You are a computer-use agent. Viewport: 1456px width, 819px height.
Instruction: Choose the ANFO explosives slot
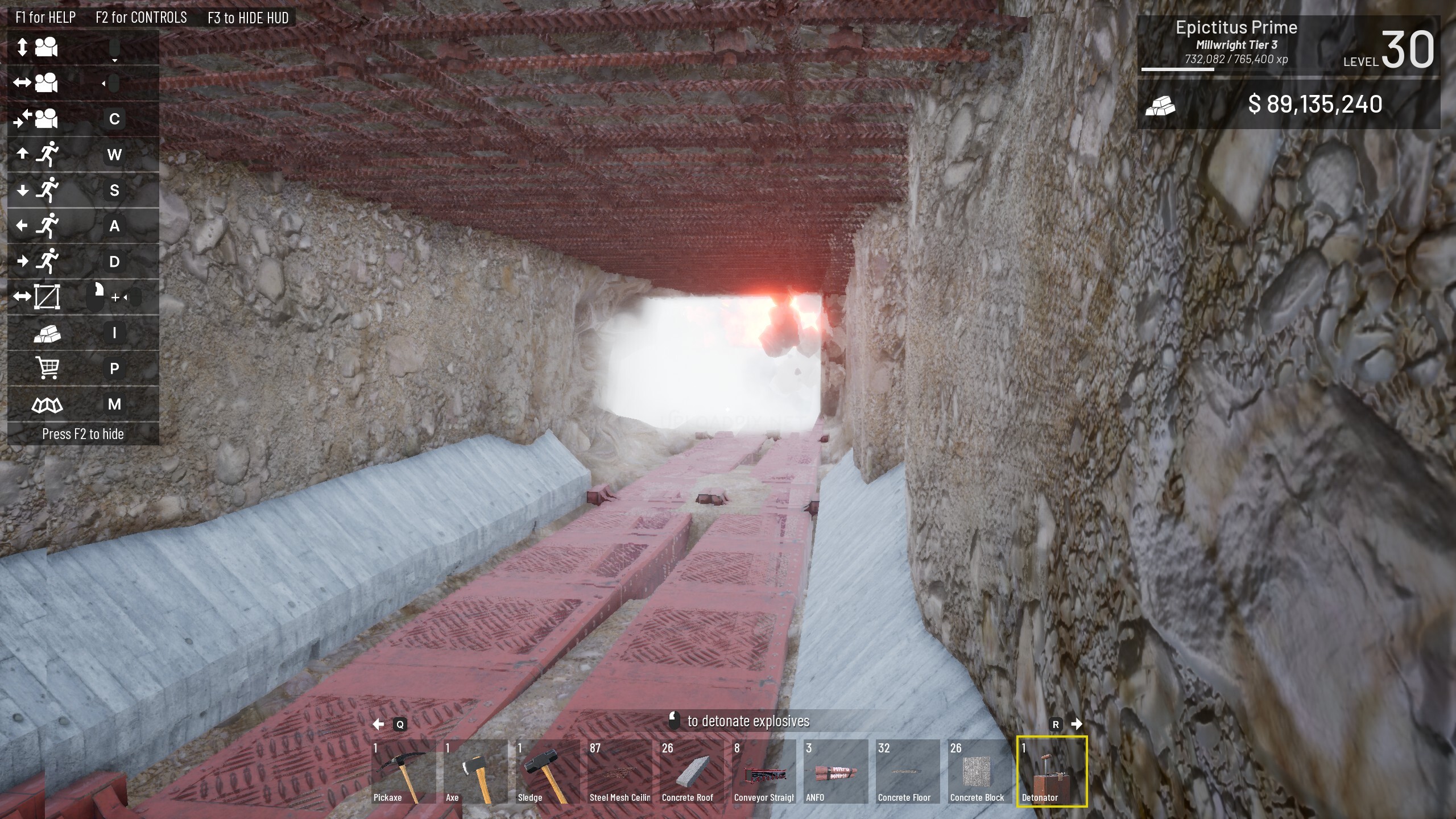click(836, 771)
